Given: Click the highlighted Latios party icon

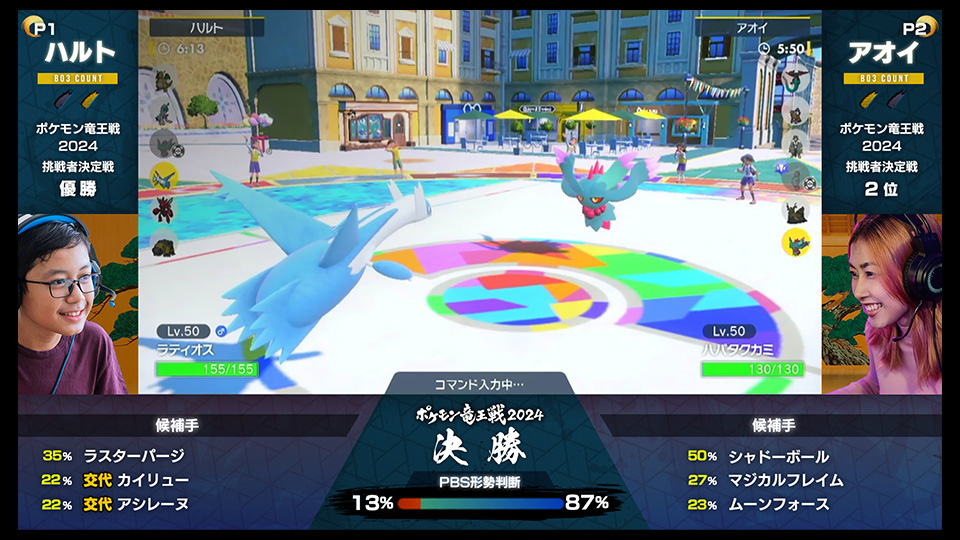Looking at the screenshot, I should point(163,177).
